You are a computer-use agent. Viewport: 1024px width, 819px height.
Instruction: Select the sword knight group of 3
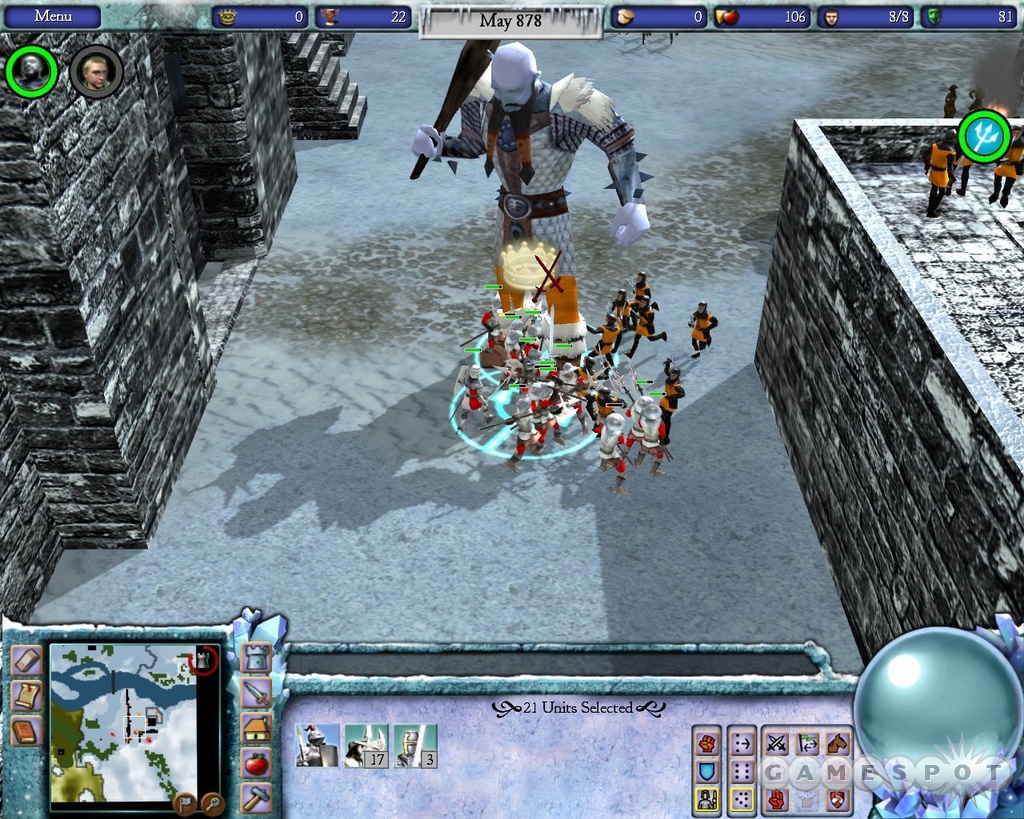click(x=415, y=746)
